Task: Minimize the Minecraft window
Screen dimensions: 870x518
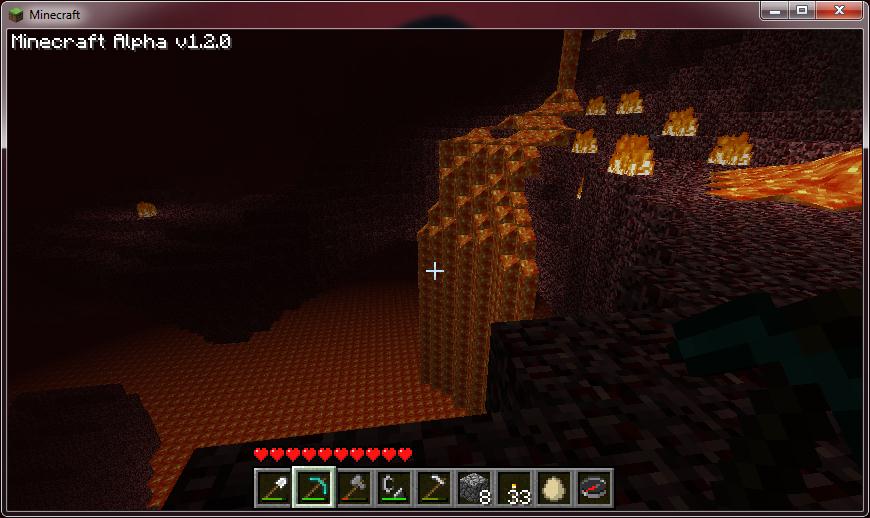Action: (775, 10)
